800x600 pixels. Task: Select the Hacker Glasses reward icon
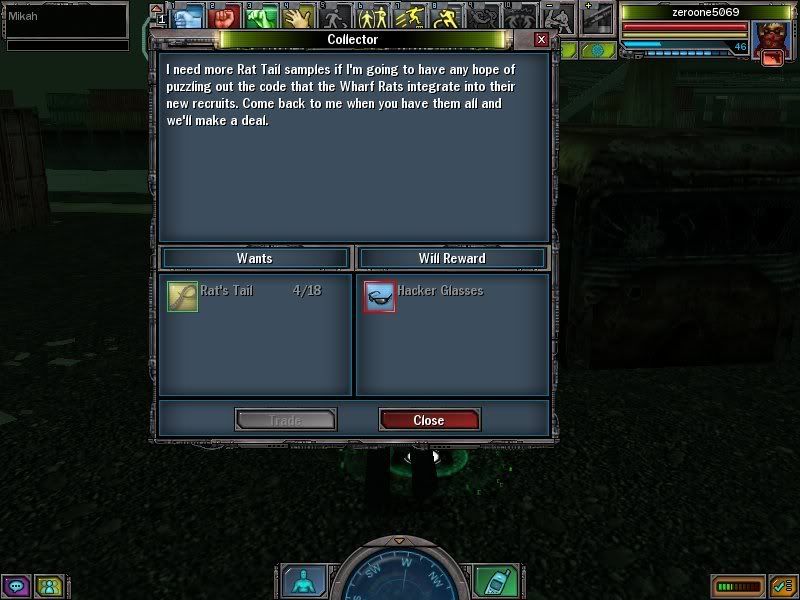tap(380, 296)
